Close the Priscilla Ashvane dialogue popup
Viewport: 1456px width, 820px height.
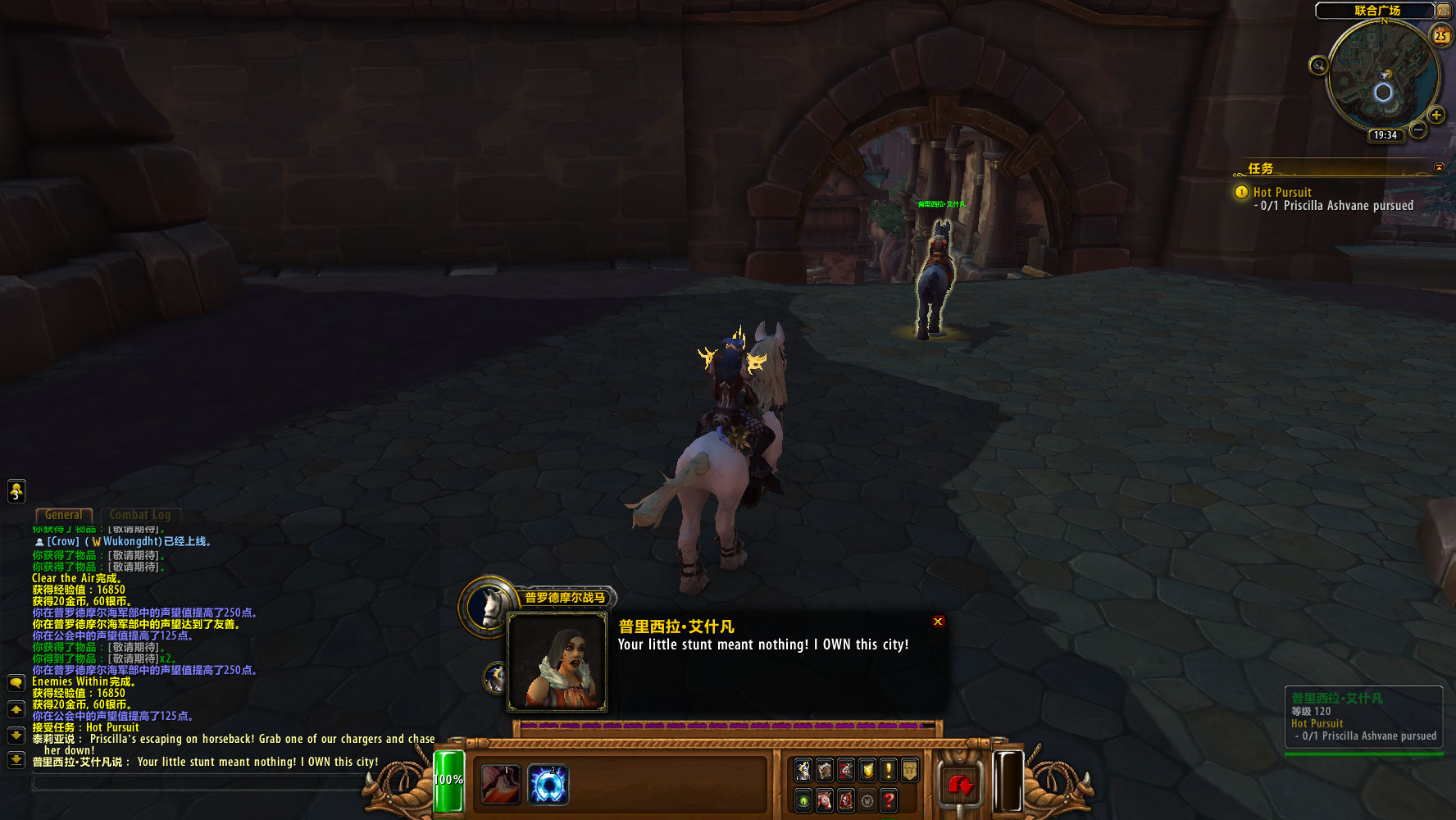[938, 622]
